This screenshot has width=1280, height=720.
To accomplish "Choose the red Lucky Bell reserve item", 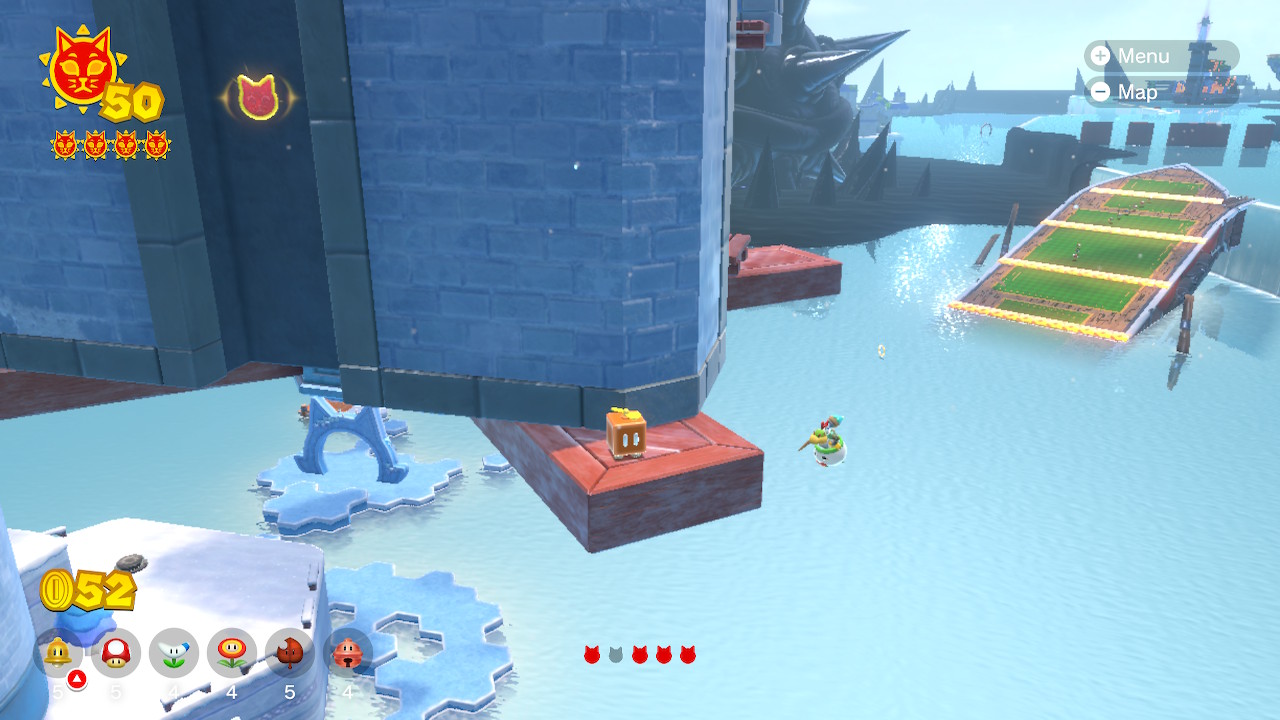I will pyautogui.click(x=348, y=653).
